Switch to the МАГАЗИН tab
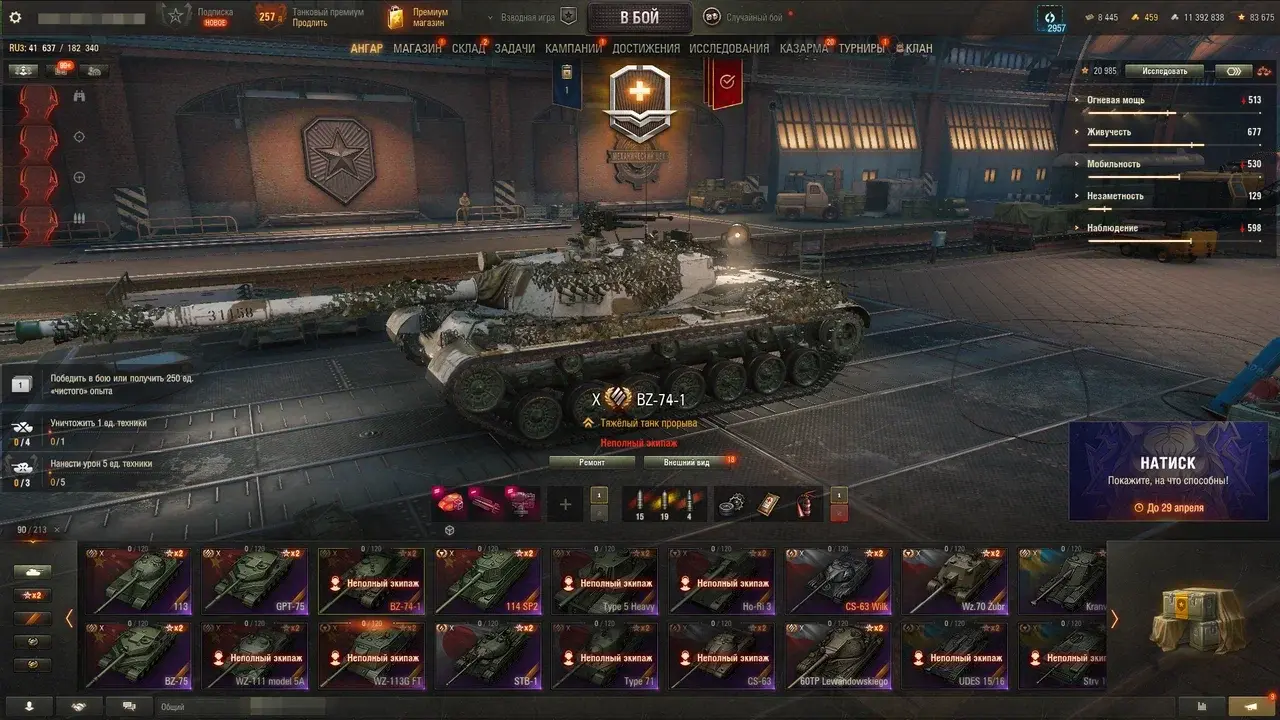This screenshot has width=1280, height=720. pyautogui.click(x=417, y=48)
